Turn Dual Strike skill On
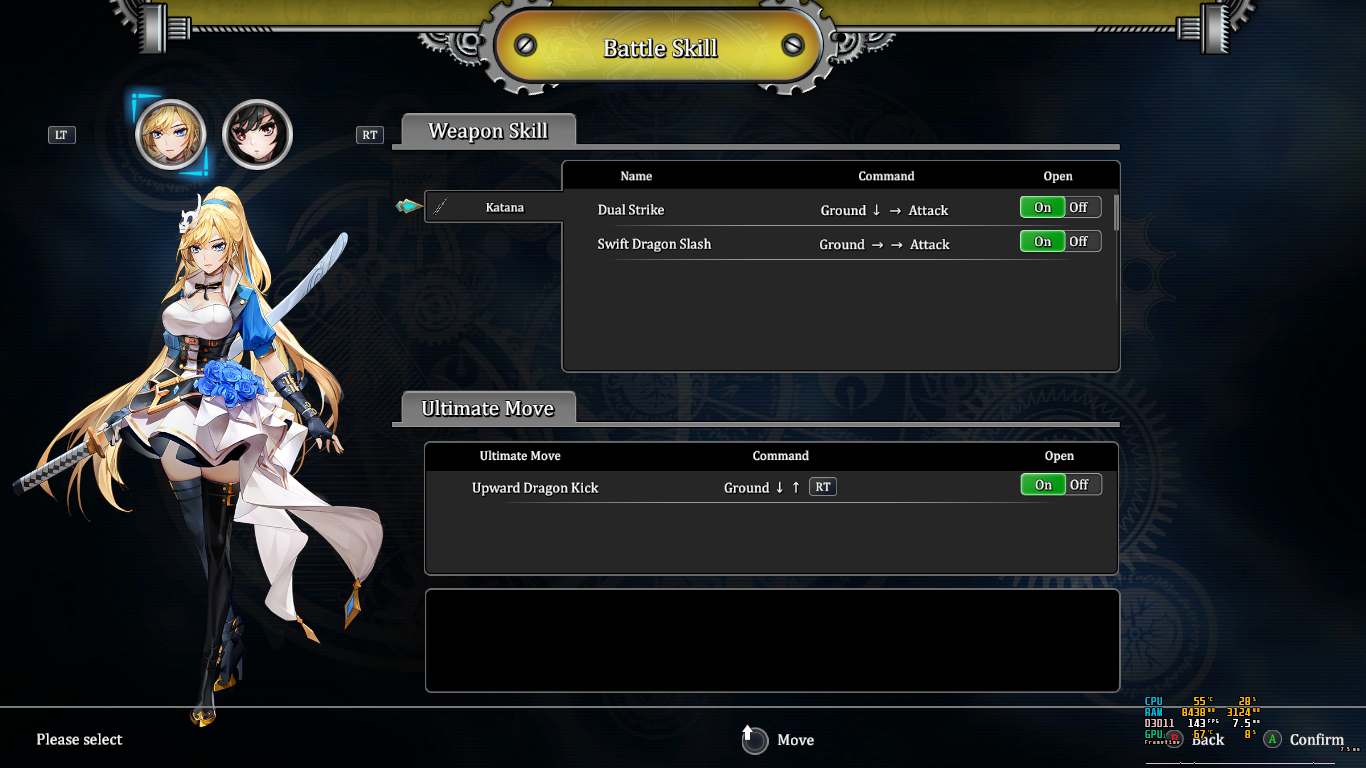 coord(1042,207)
